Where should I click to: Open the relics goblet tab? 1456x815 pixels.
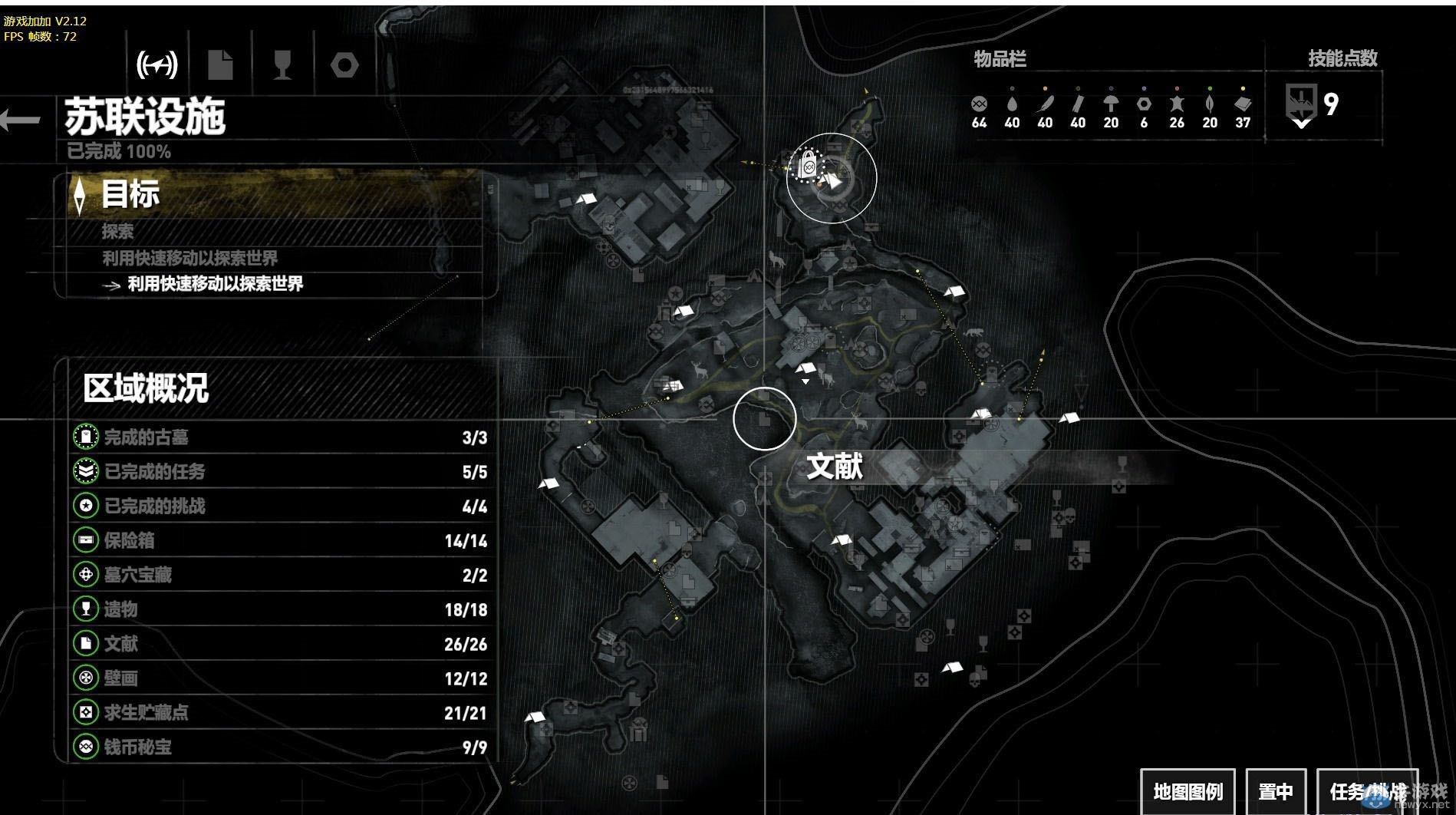282,65
